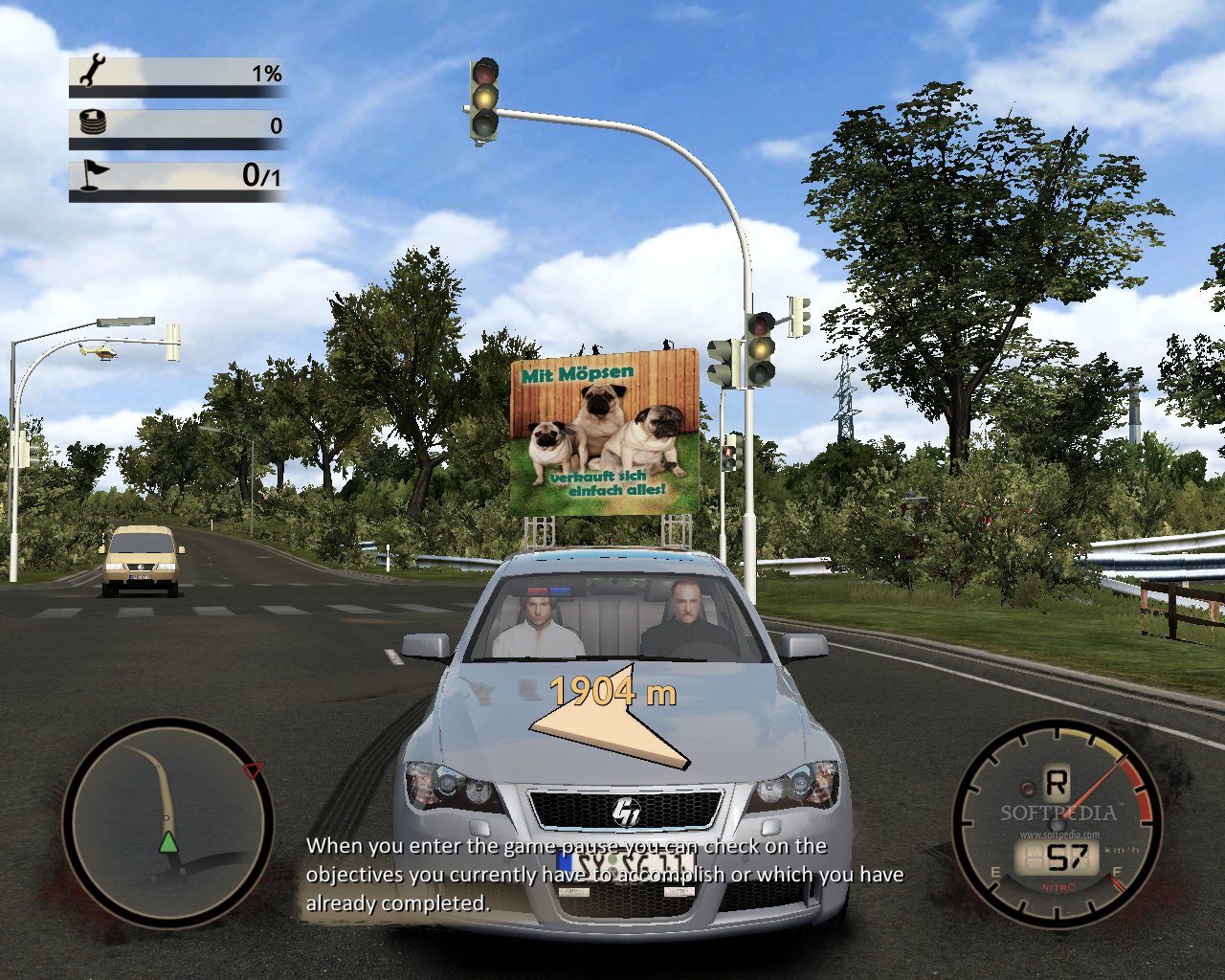The image size is (1225, 980).
Task: Select the red destination marker on minimap
Action: coord(253,770)
